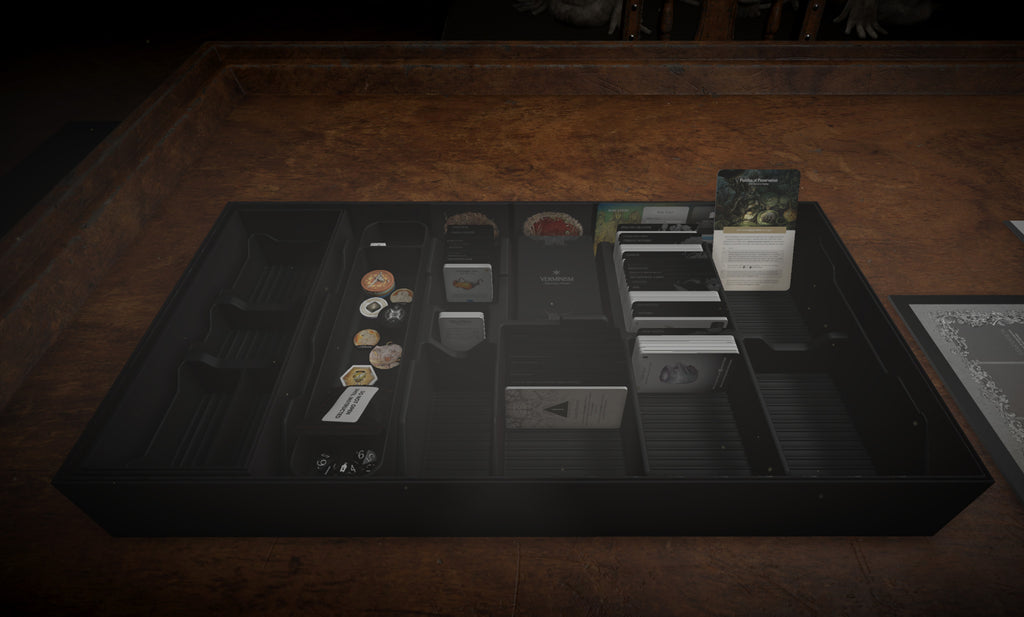Pick the card deck with the triangle symbol
Screen dimensions: 1024x617
(x=564, y=411)
